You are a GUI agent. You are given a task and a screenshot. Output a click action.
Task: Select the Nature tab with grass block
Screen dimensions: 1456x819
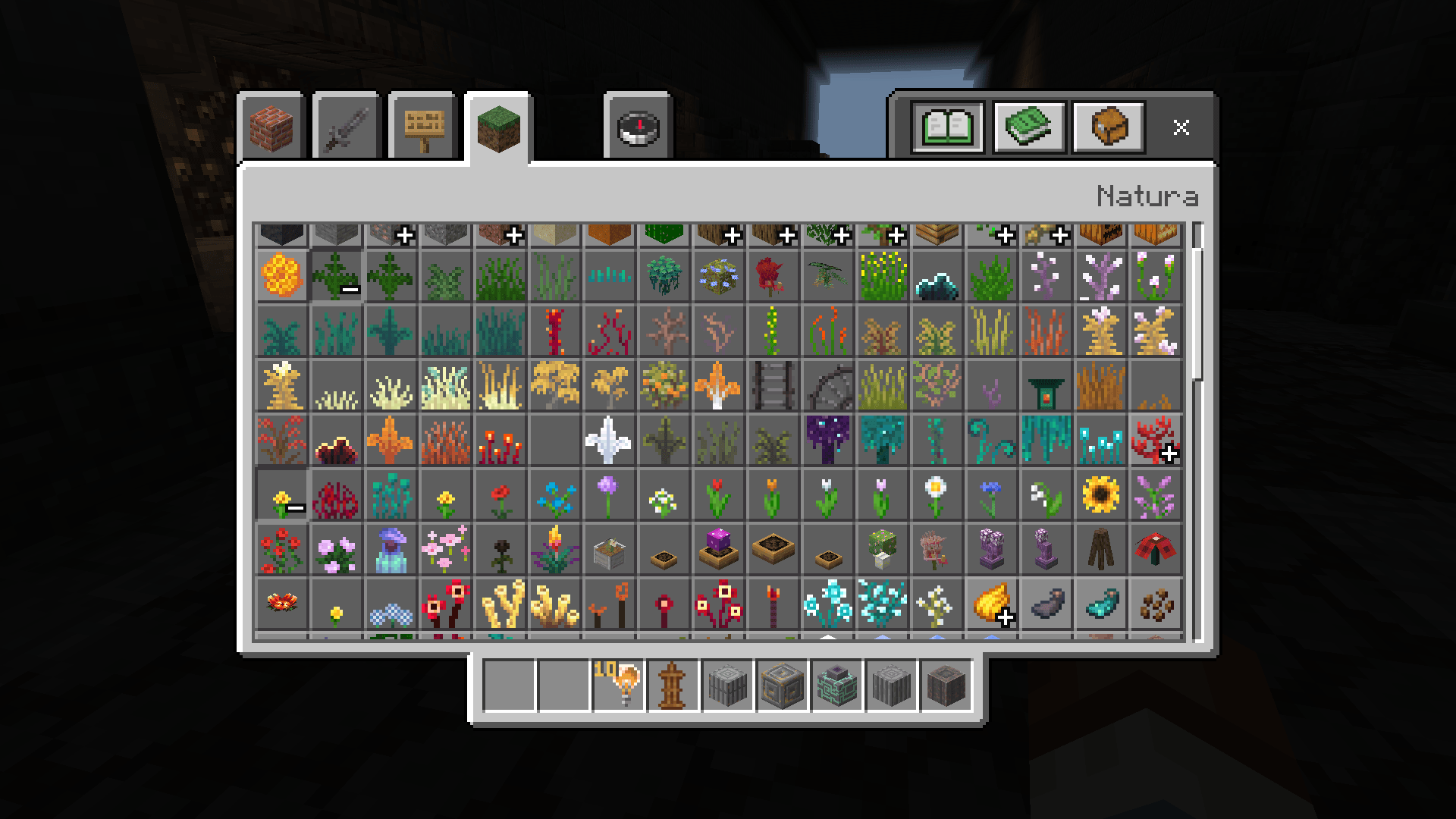[x=498, y=127]
